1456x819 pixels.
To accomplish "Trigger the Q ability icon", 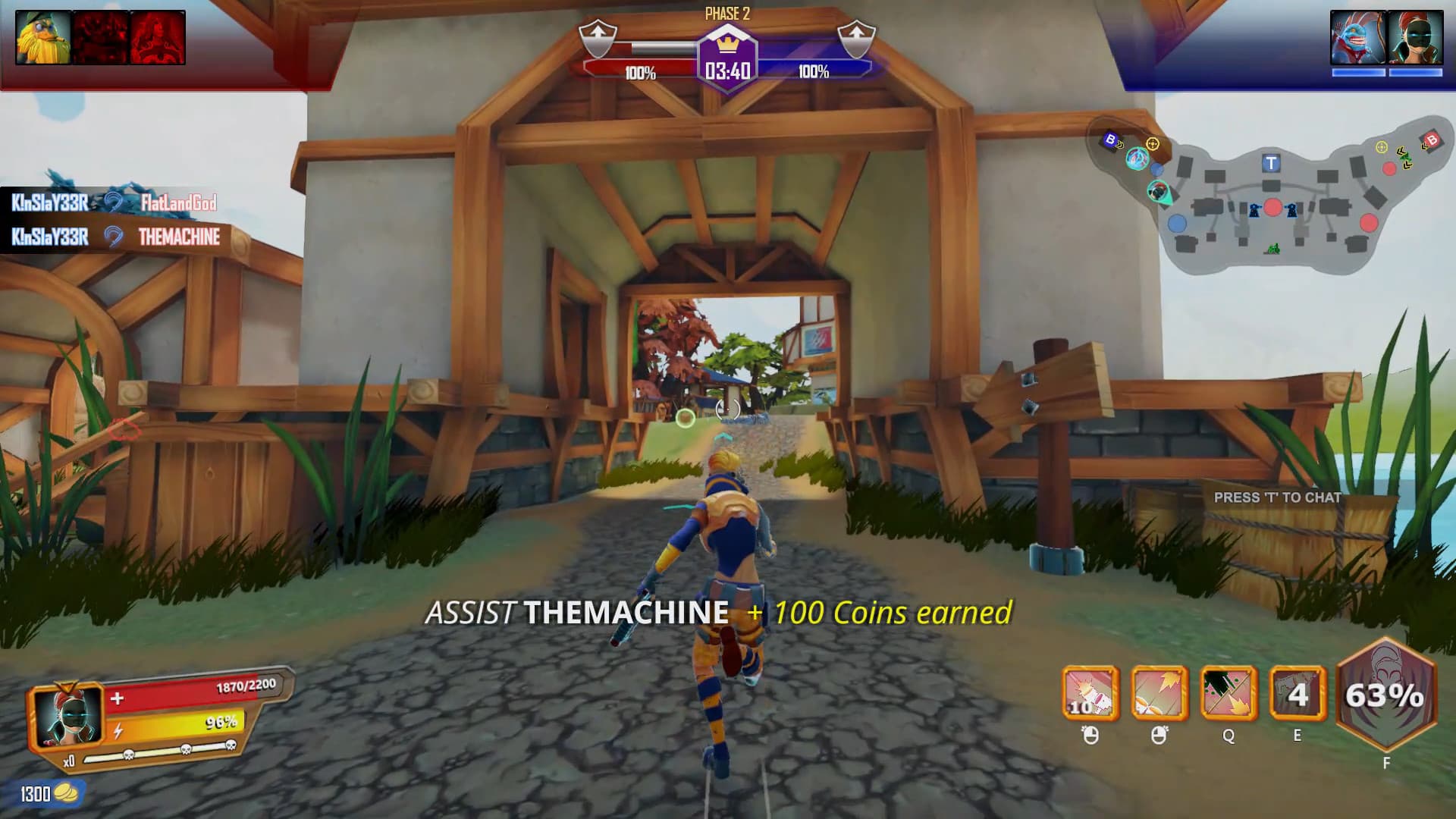I will point(1228,693).
